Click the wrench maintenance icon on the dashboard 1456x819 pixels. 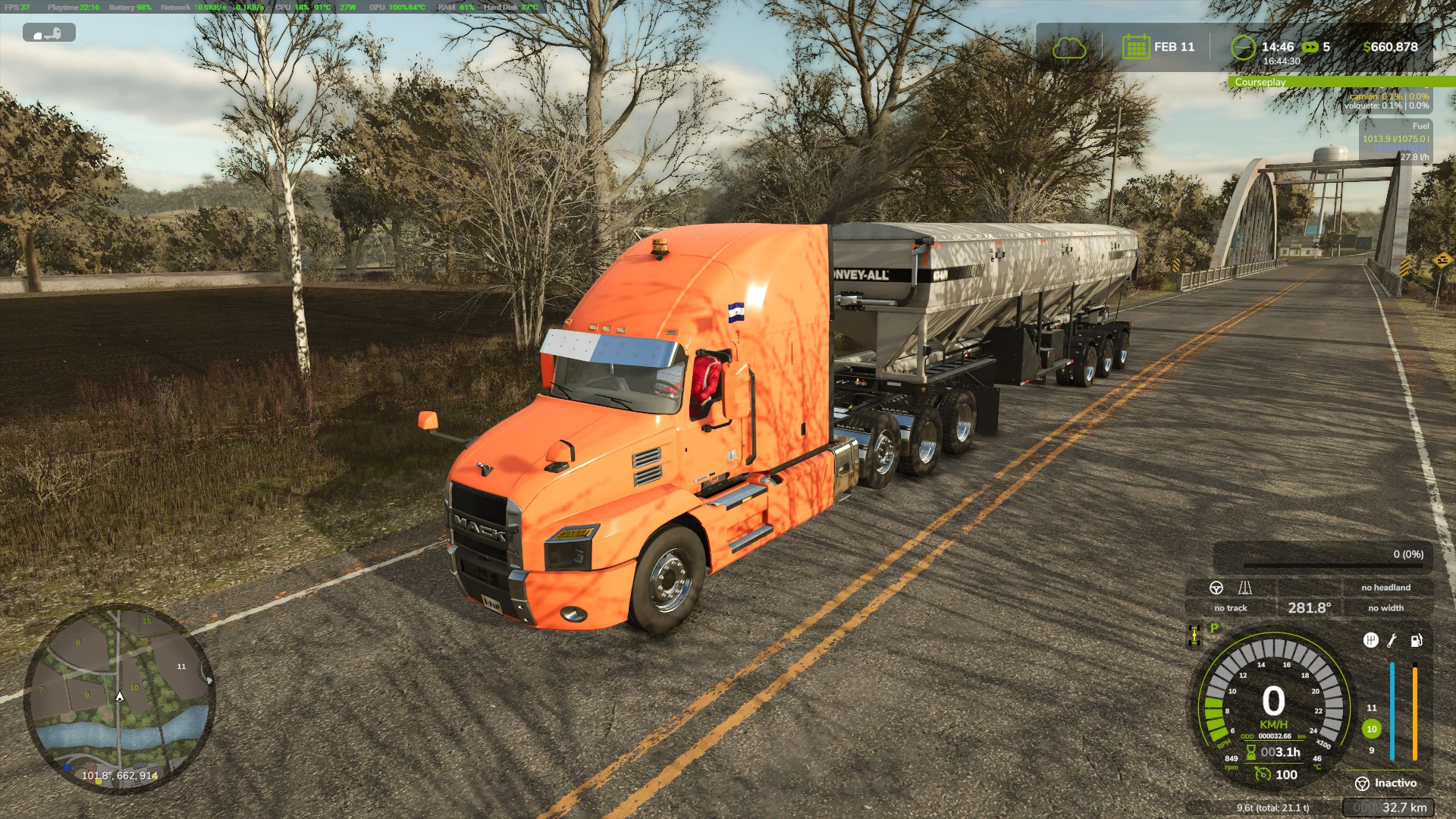tap(1392, 641)
